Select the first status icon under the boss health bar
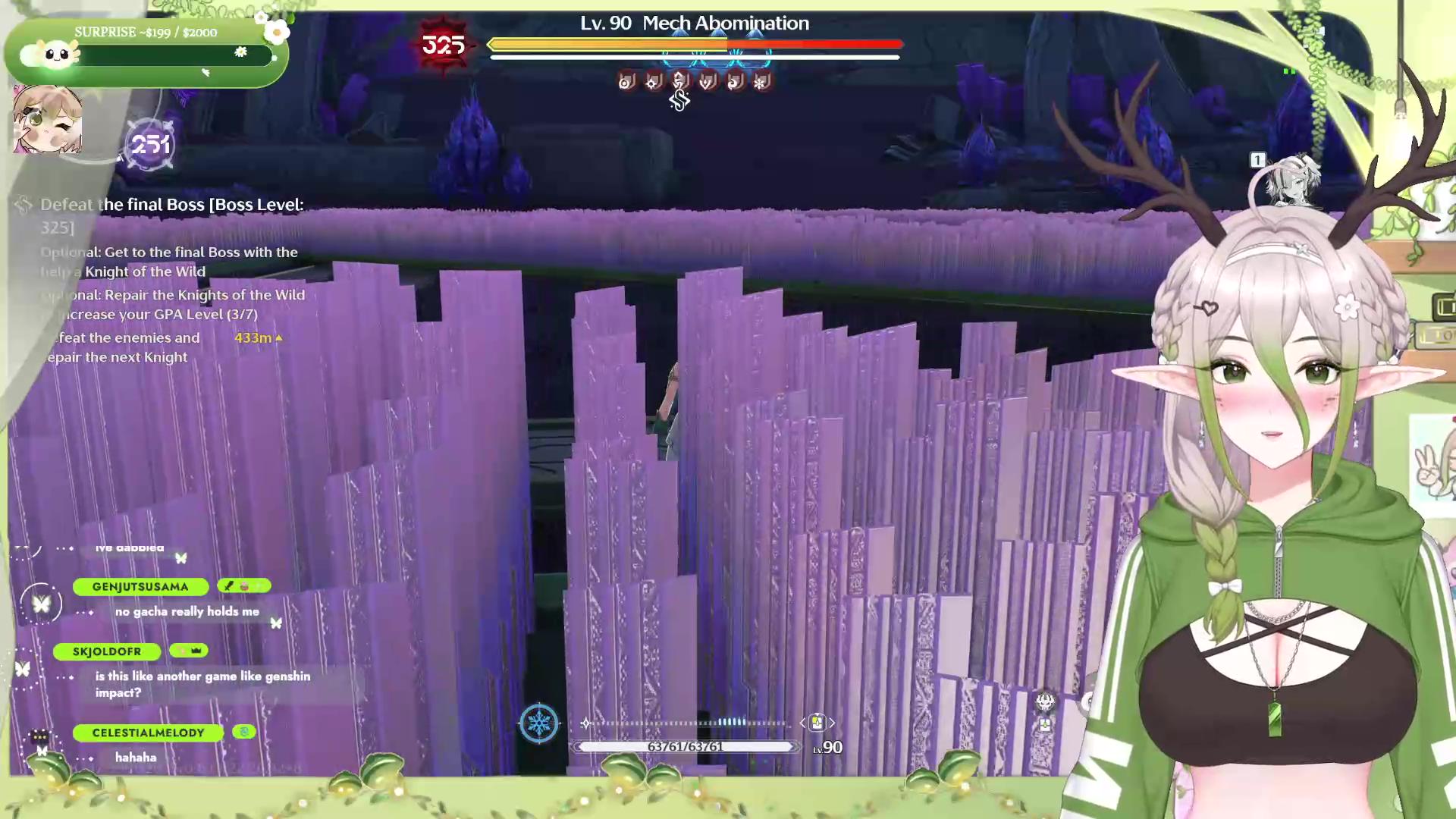 [626, 81]
